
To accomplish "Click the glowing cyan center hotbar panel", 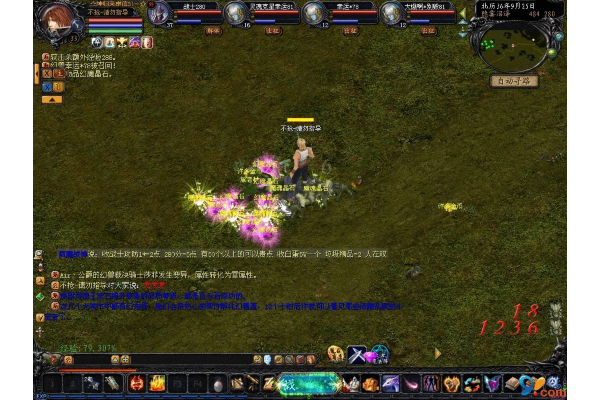I will coord(305,383).
